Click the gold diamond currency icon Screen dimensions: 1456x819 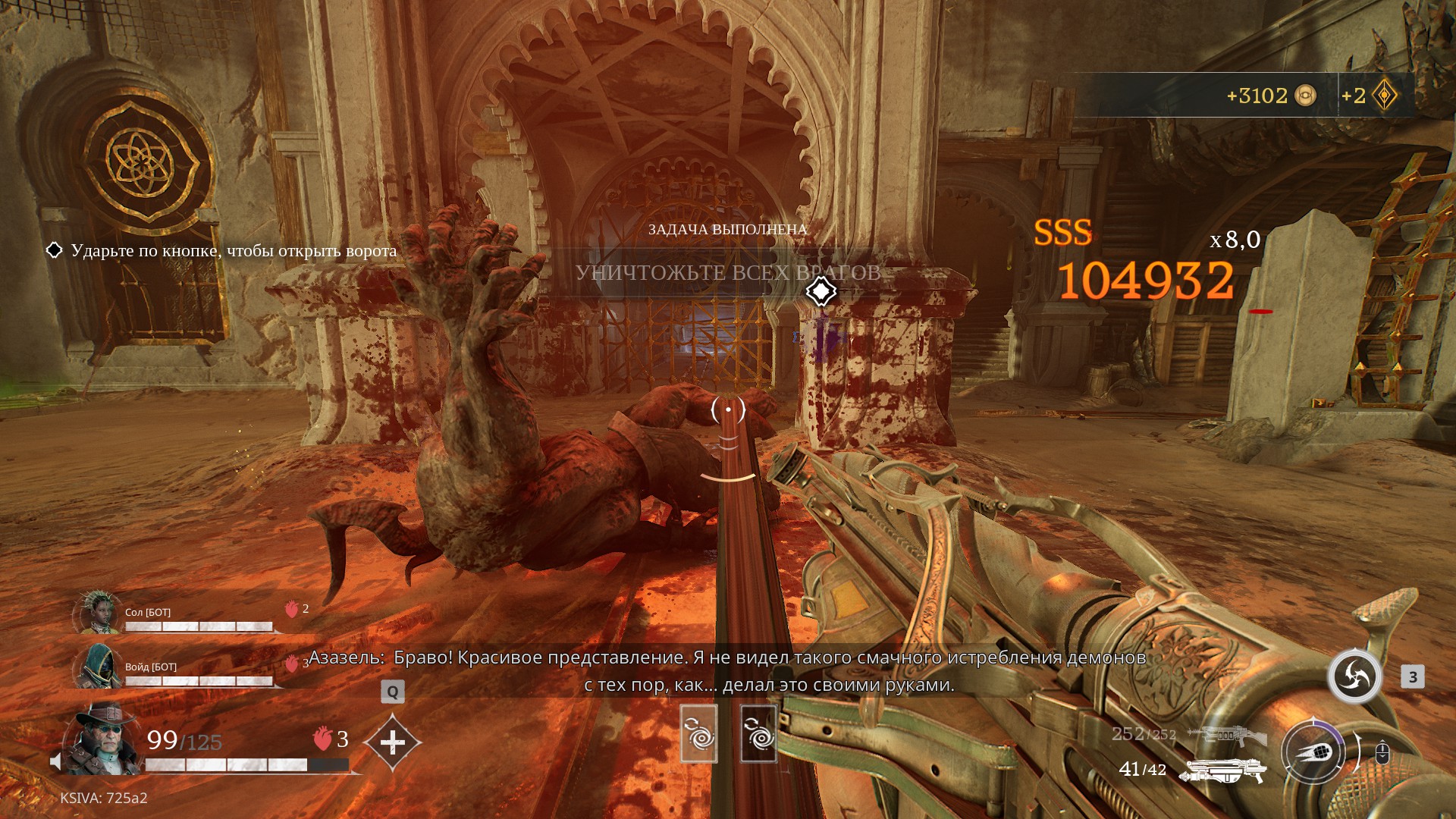tap(1385, 96)
